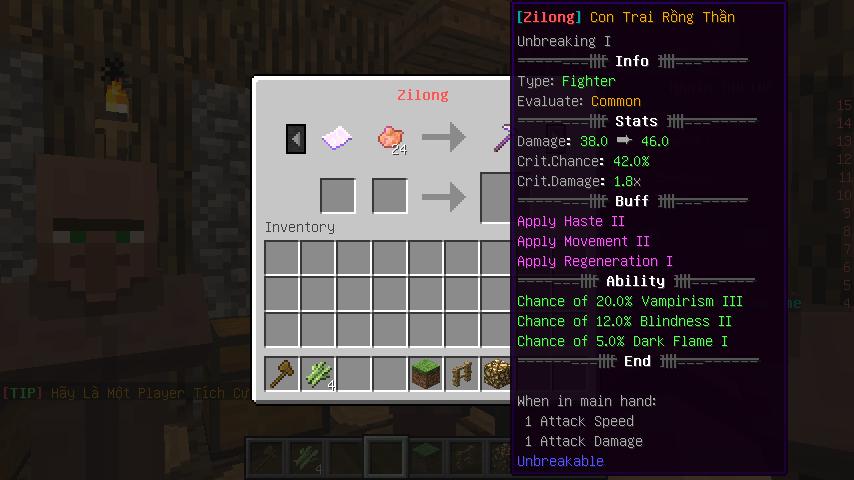This screenshot has height=480, width=854.
Task: Select the wooden fence item slot
Action: [462, 374]
